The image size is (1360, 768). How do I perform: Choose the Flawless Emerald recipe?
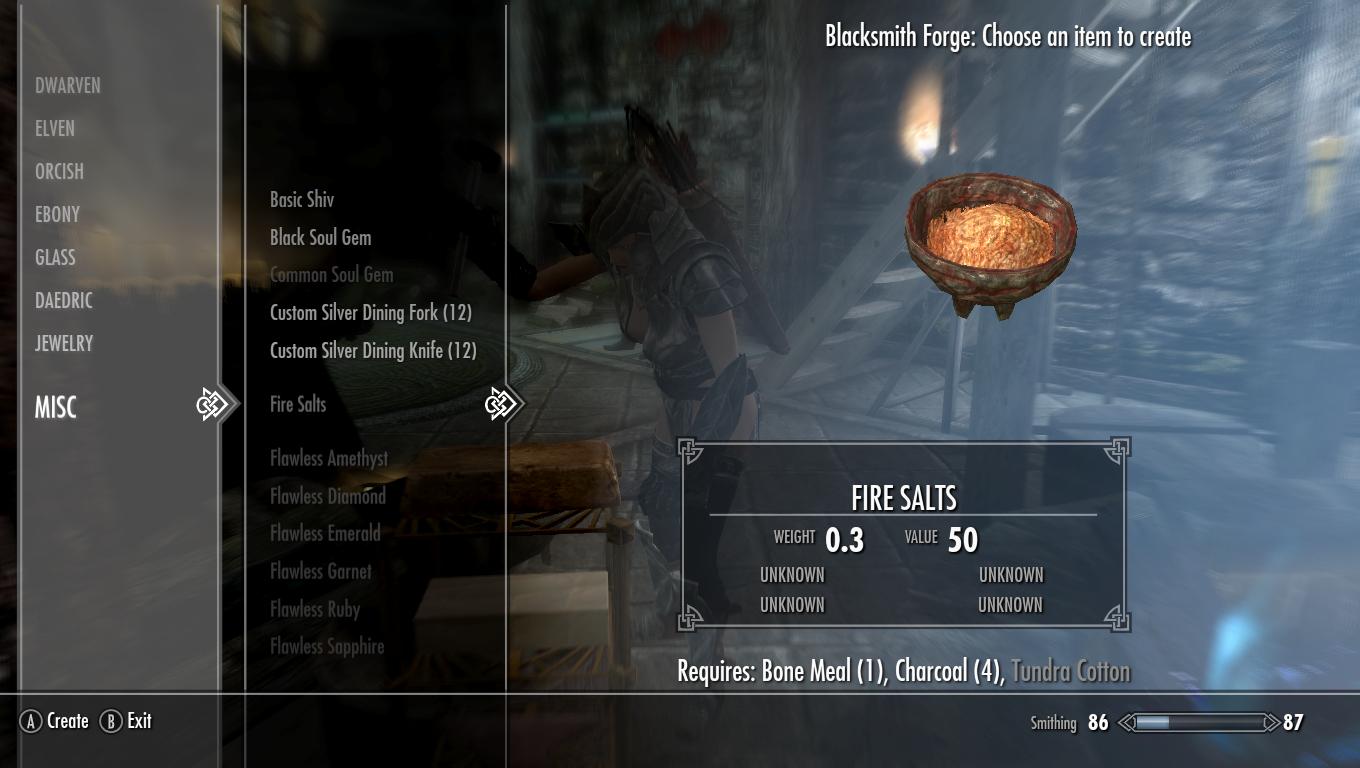point(325,534)
